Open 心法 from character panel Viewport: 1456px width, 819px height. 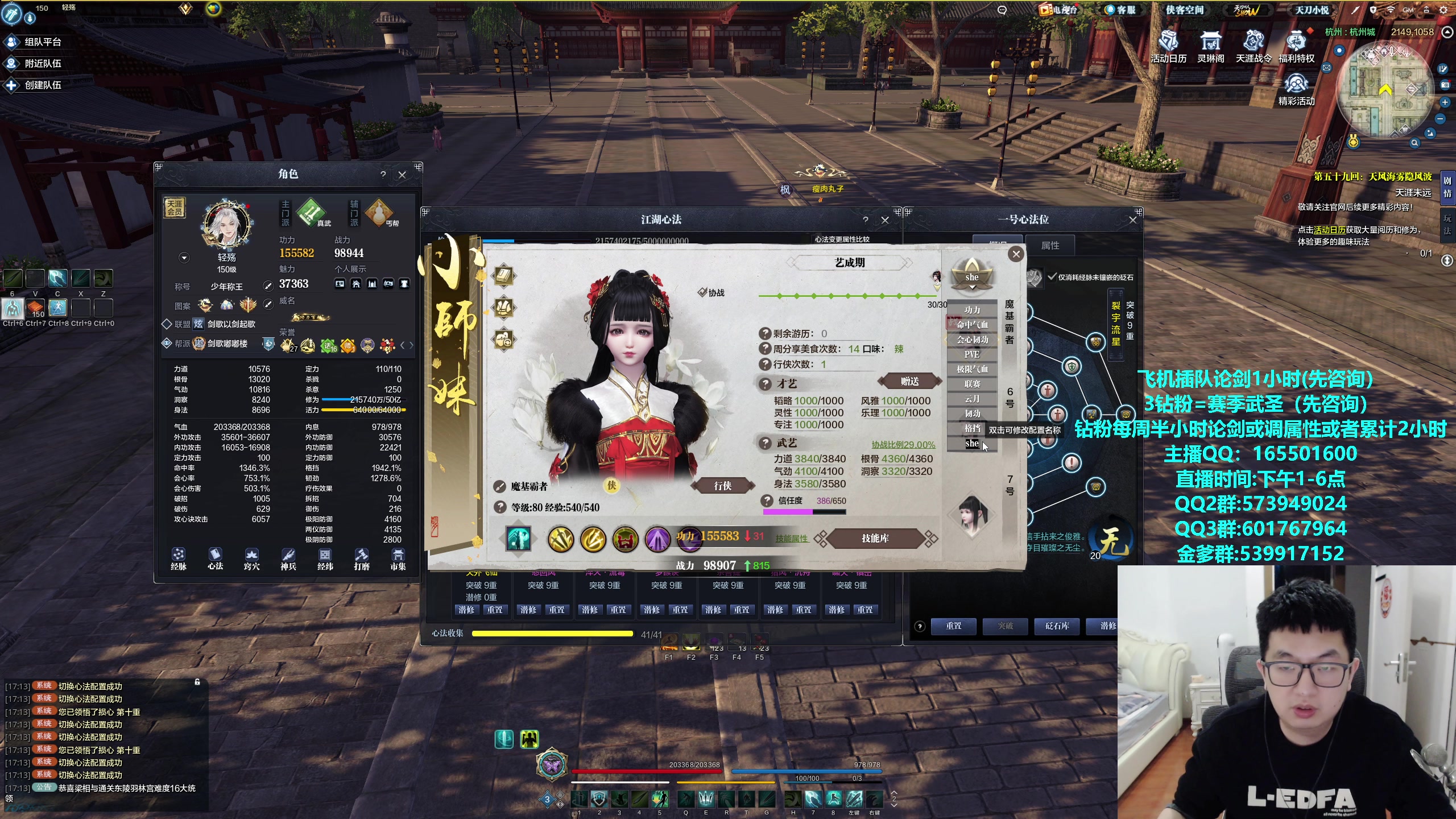(215, 559)
